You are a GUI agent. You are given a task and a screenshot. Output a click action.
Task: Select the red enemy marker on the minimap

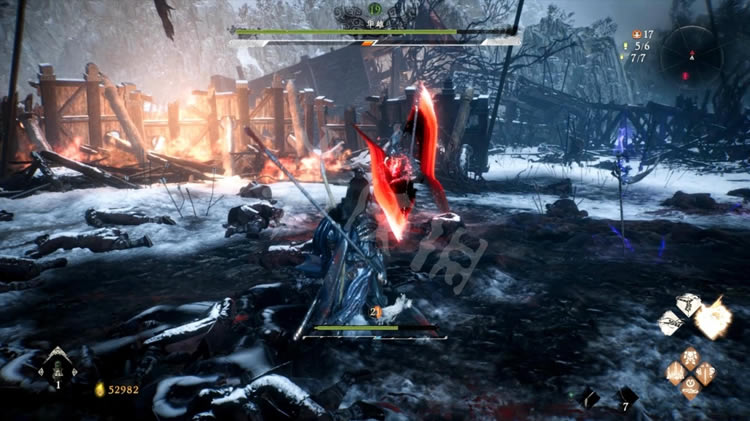(x=686, y=75)
